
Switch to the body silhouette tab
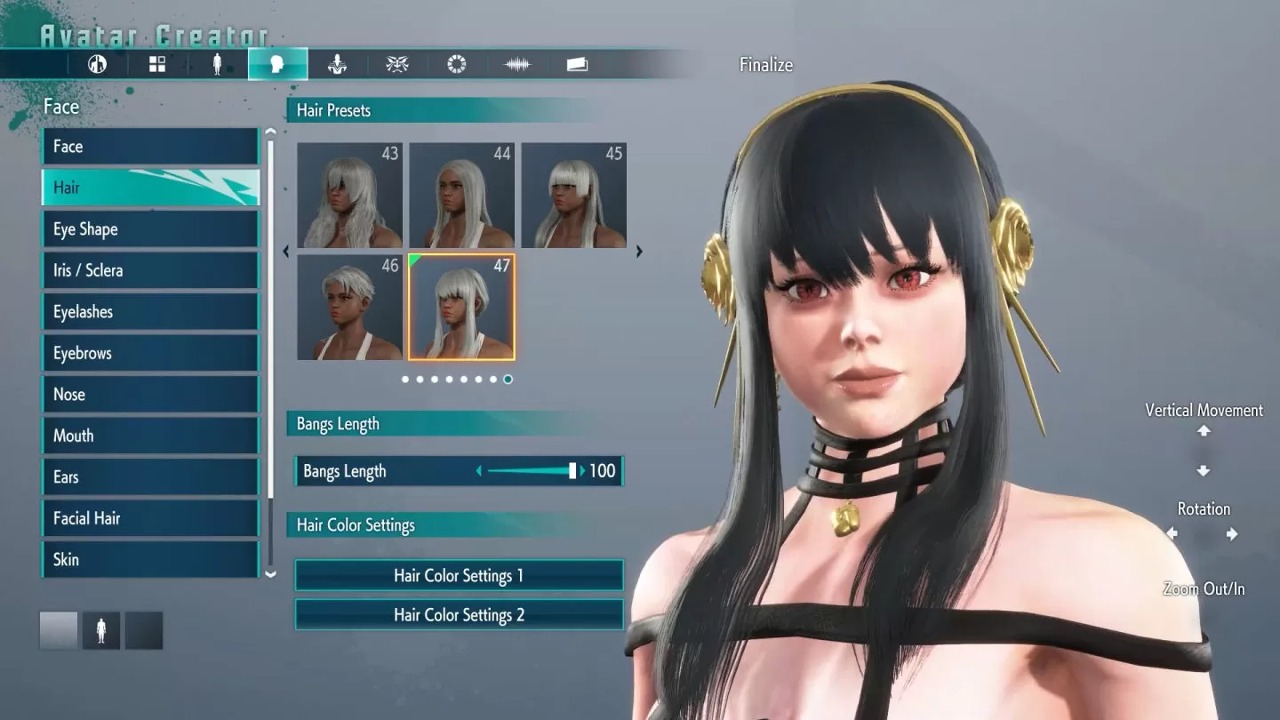coord(217,65)
